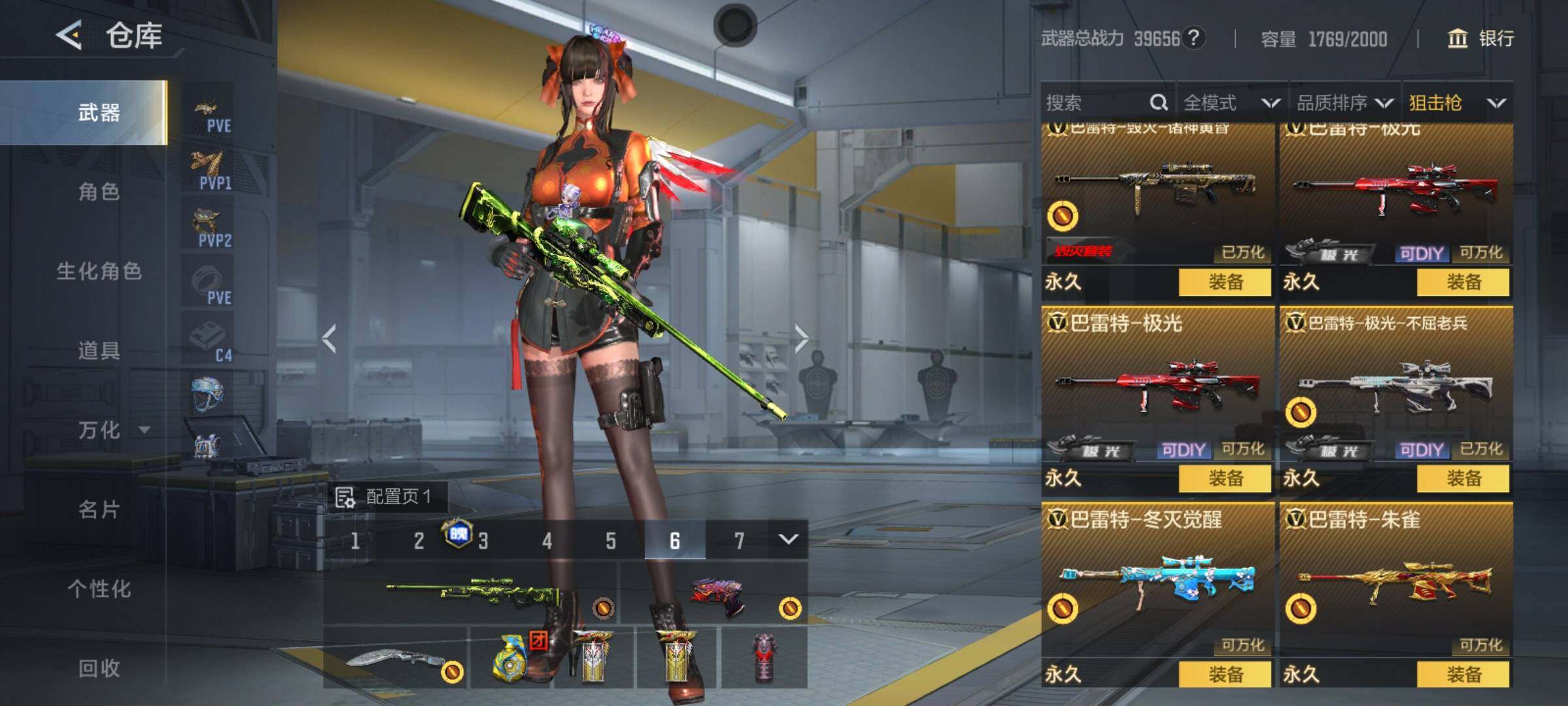Open the 银行 bank
The height and width of the screenshot is (706, 1568).
pos(1480,39)
